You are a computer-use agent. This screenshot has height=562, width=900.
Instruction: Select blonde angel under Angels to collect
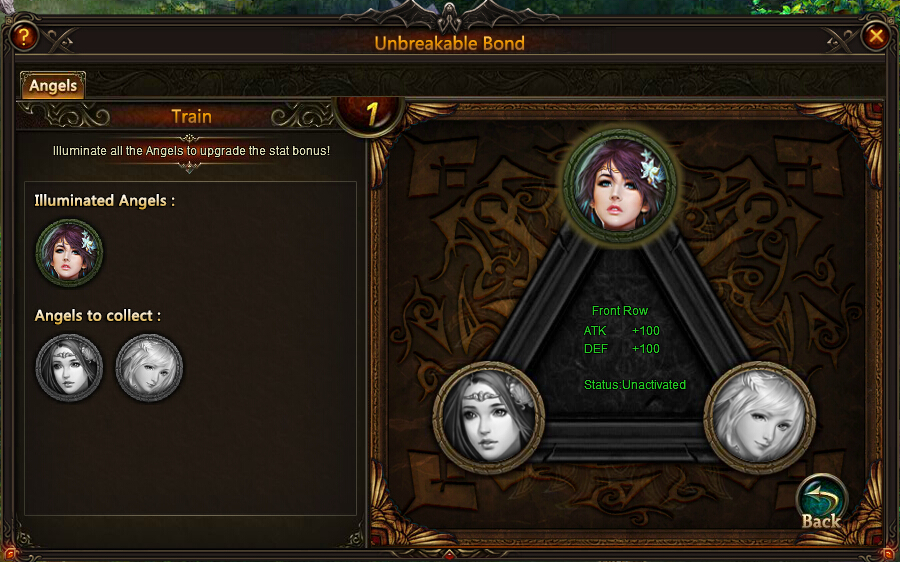(x=149, y=368)
